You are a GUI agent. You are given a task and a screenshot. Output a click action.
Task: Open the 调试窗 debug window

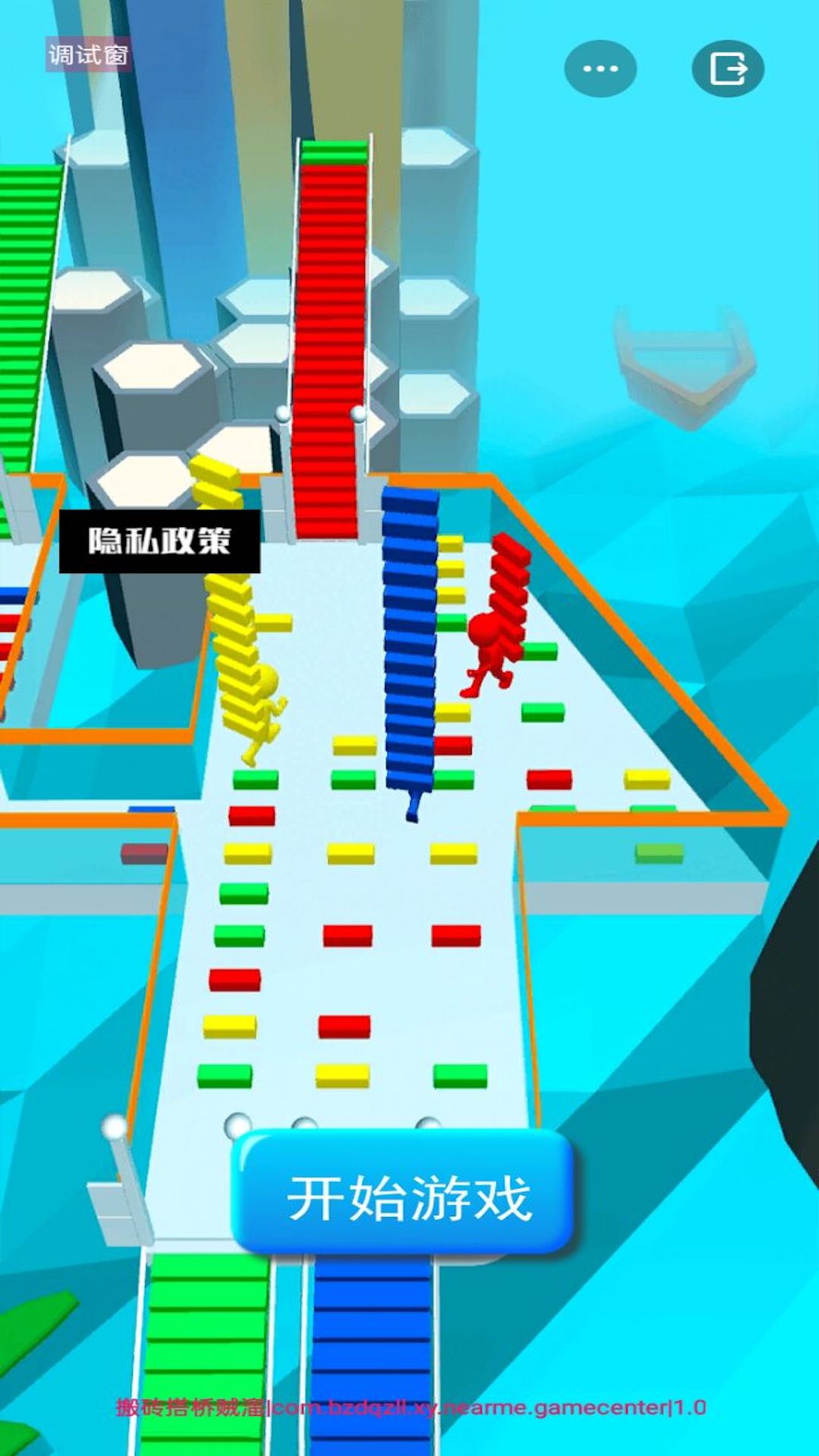pos(88,55)
